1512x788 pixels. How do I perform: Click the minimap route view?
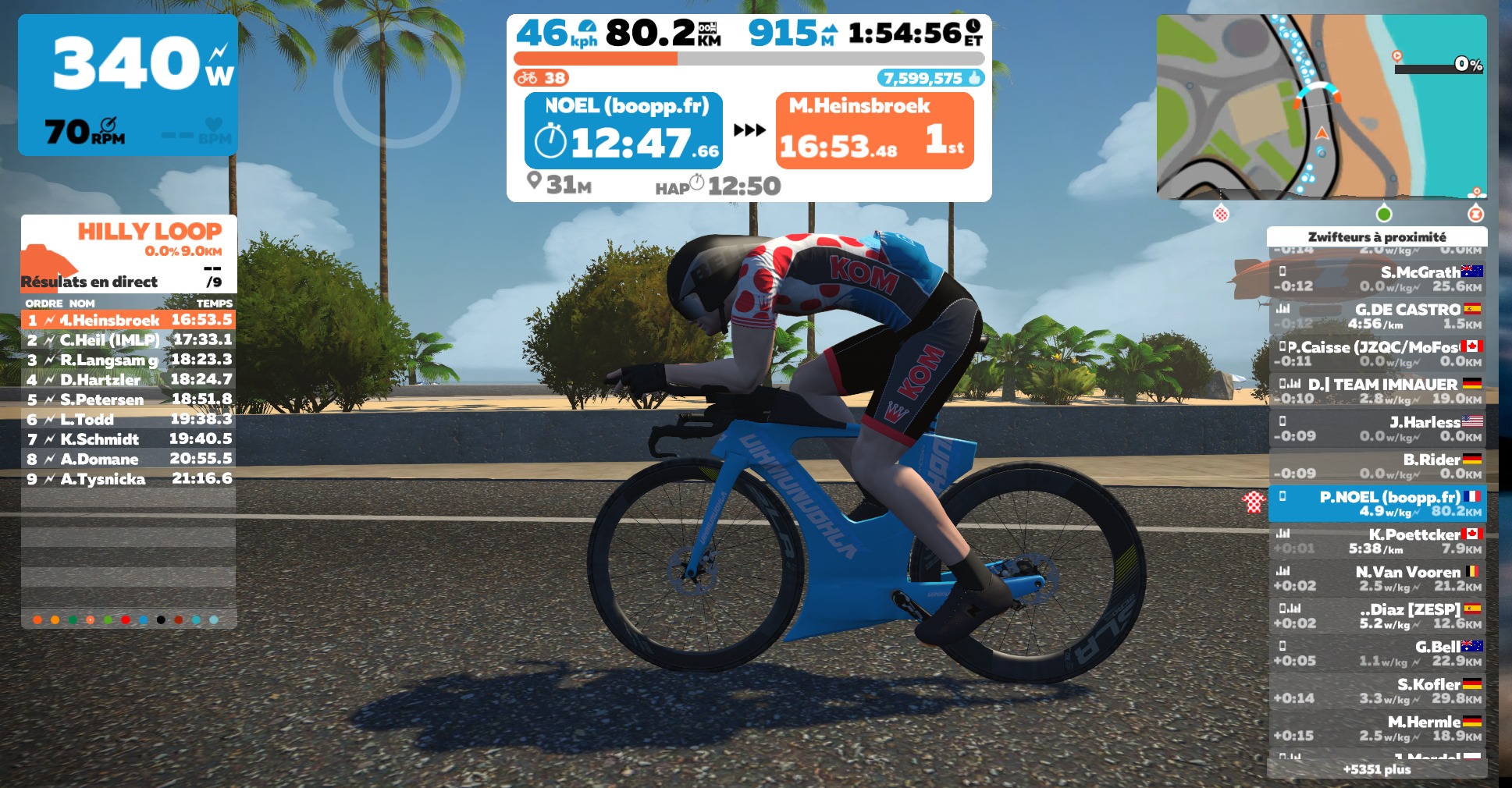(x=1321, y=107)
